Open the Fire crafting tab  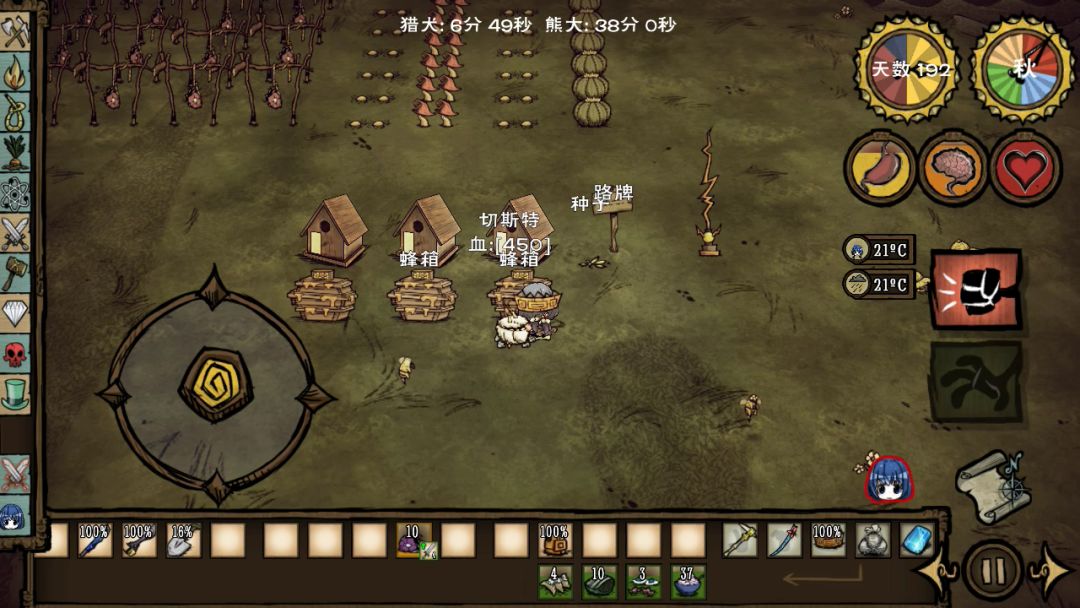pyautogui.click(x=16, y=72)
